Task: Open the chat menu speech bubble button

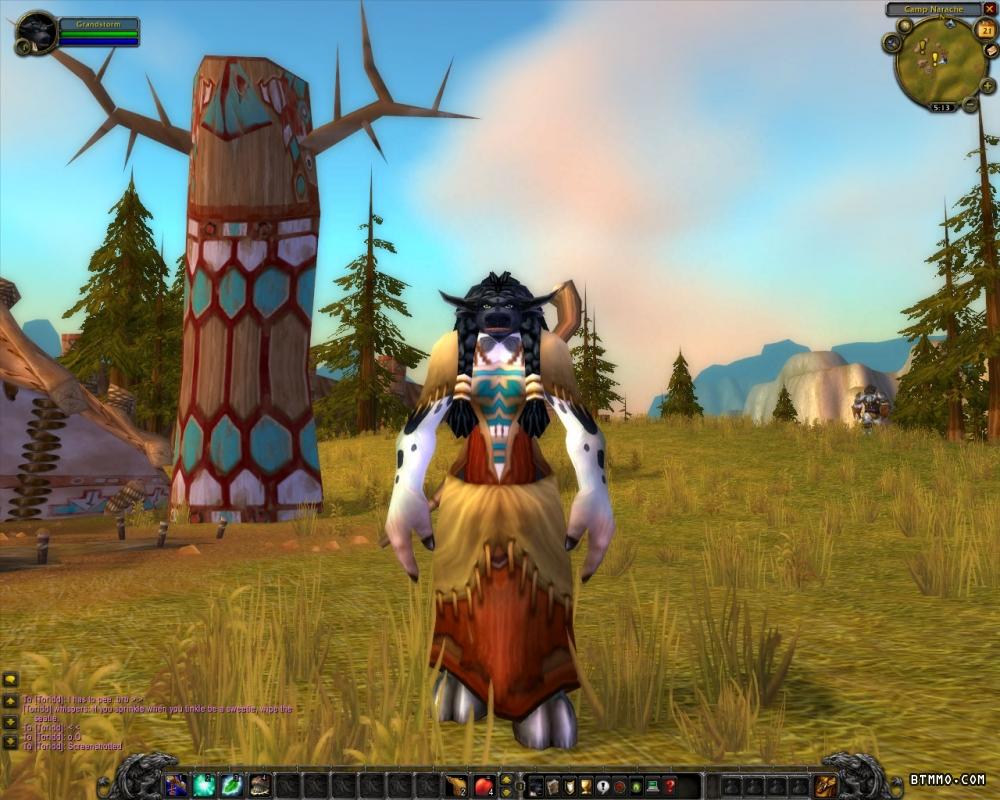Action: tap(11, 681)
